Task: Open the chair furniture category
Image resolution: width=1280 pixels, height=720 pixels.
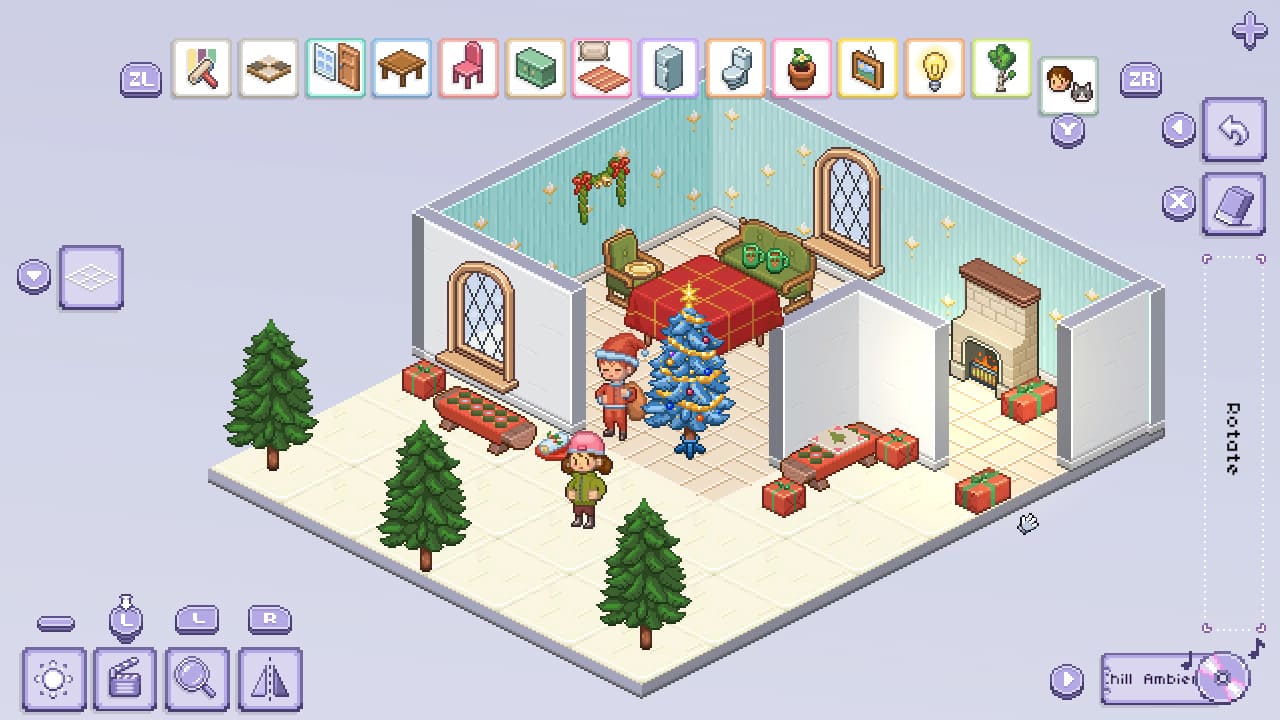Action: (465, 68)
